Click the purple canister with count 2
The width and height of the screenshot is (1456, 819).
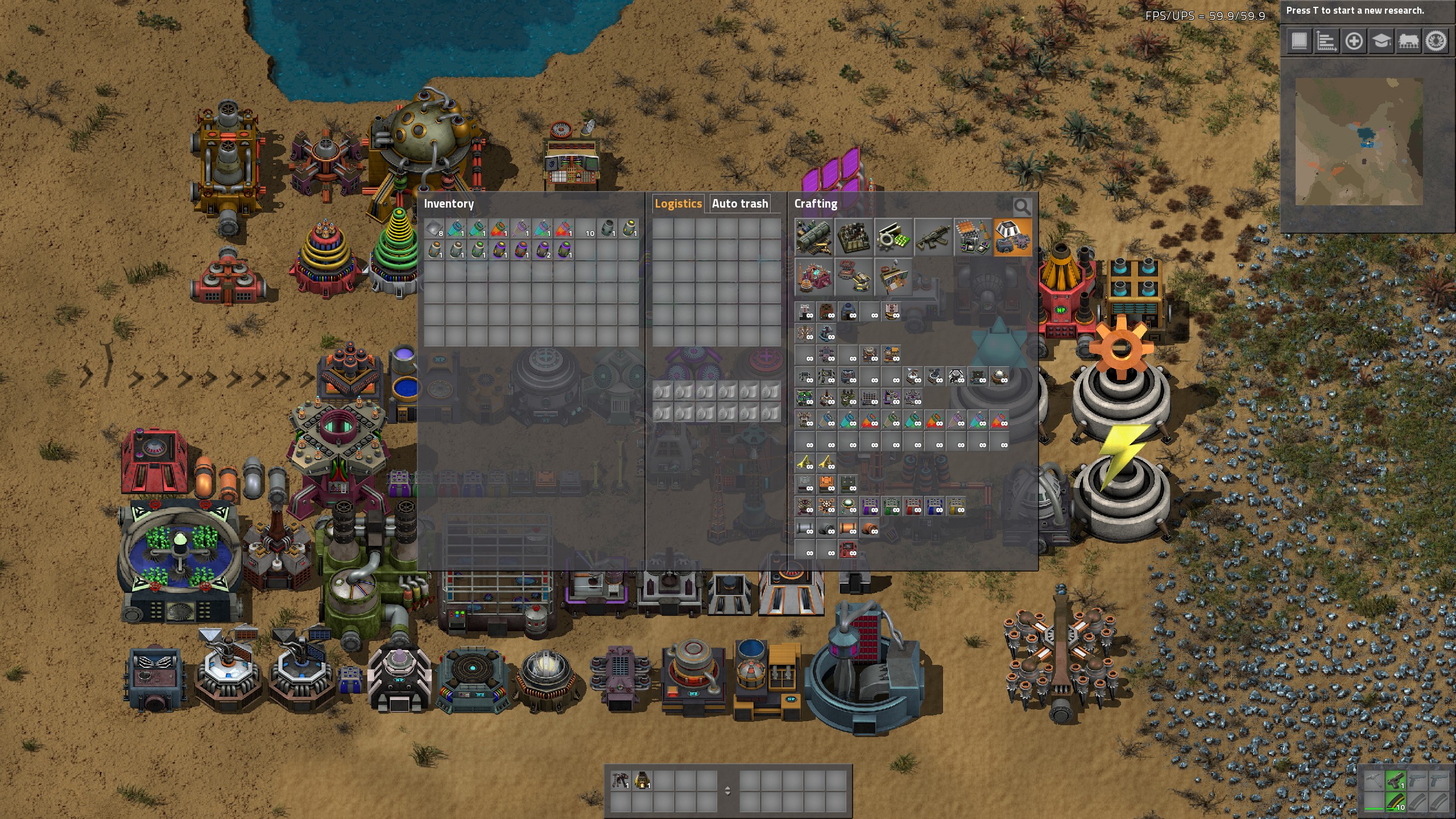[543, 250]
